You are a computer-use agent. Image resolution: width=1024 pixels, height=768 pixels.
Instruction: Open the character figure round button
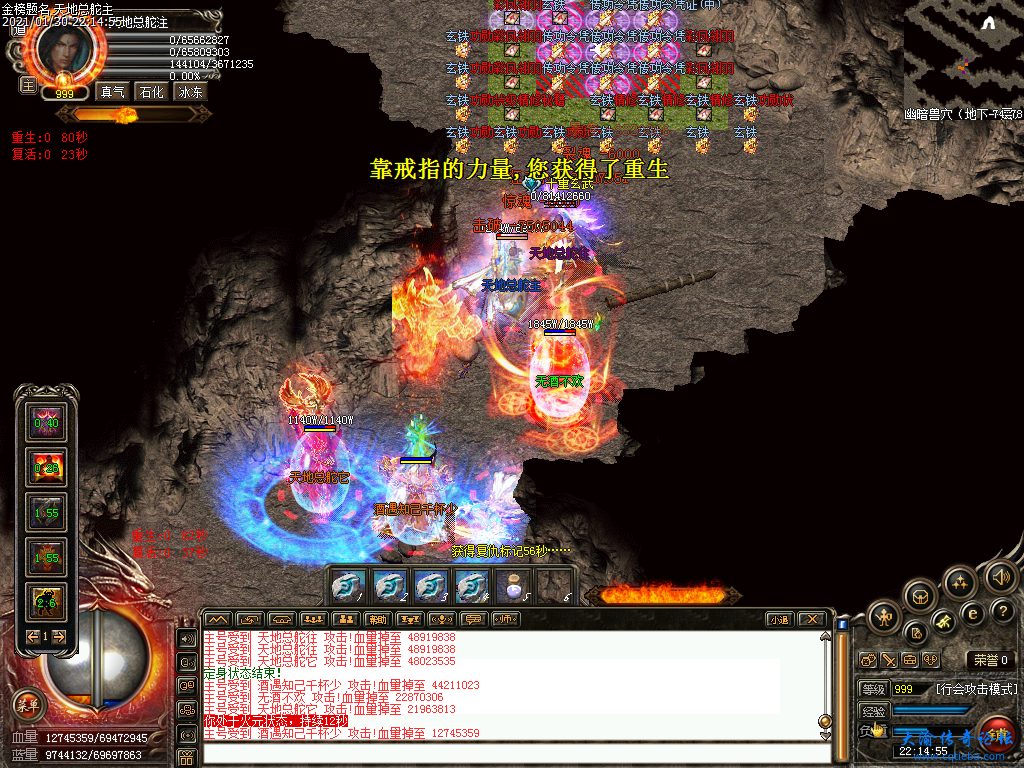884,617
